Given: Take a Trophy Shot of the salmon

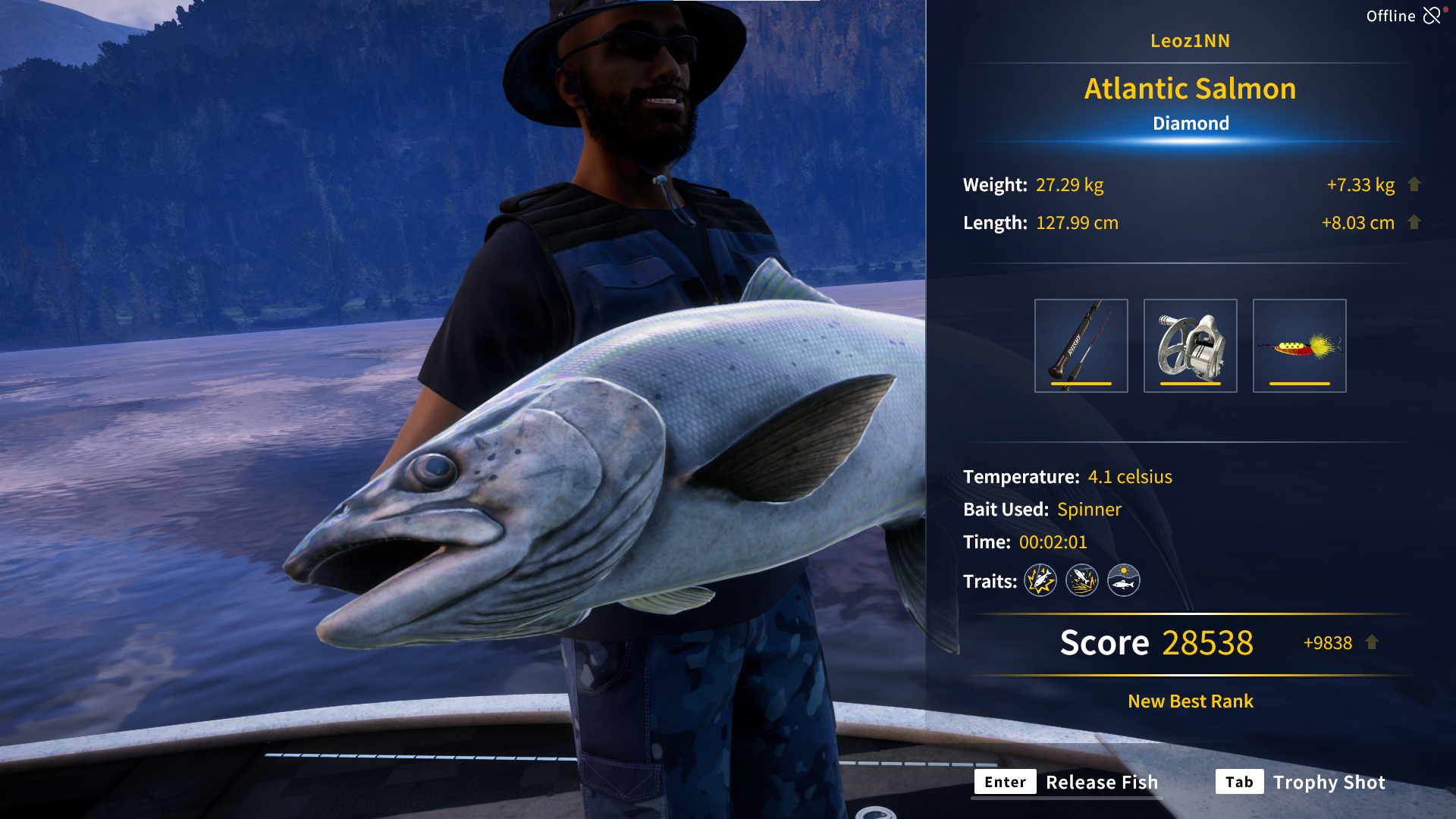Looking at the screenshot, I should tap(1301, 782).
